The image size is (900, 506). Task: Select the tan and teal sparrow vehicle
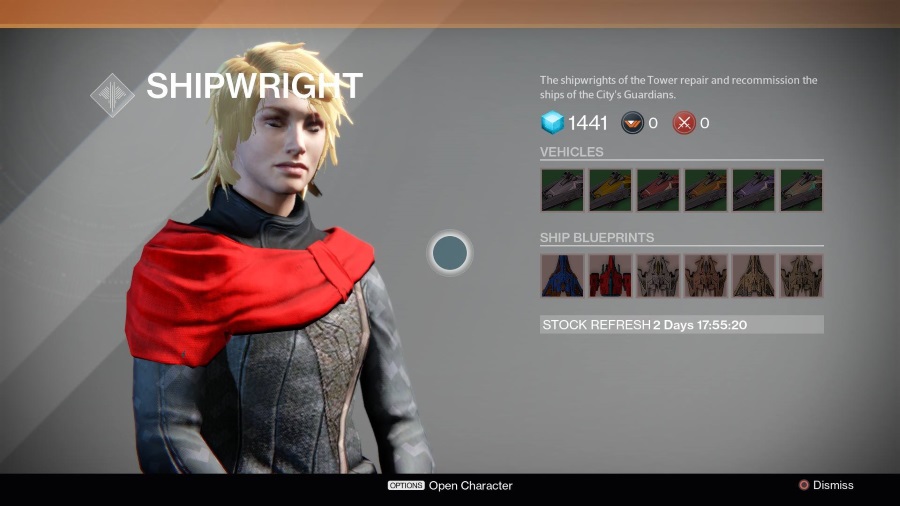[x=801, y=190]
